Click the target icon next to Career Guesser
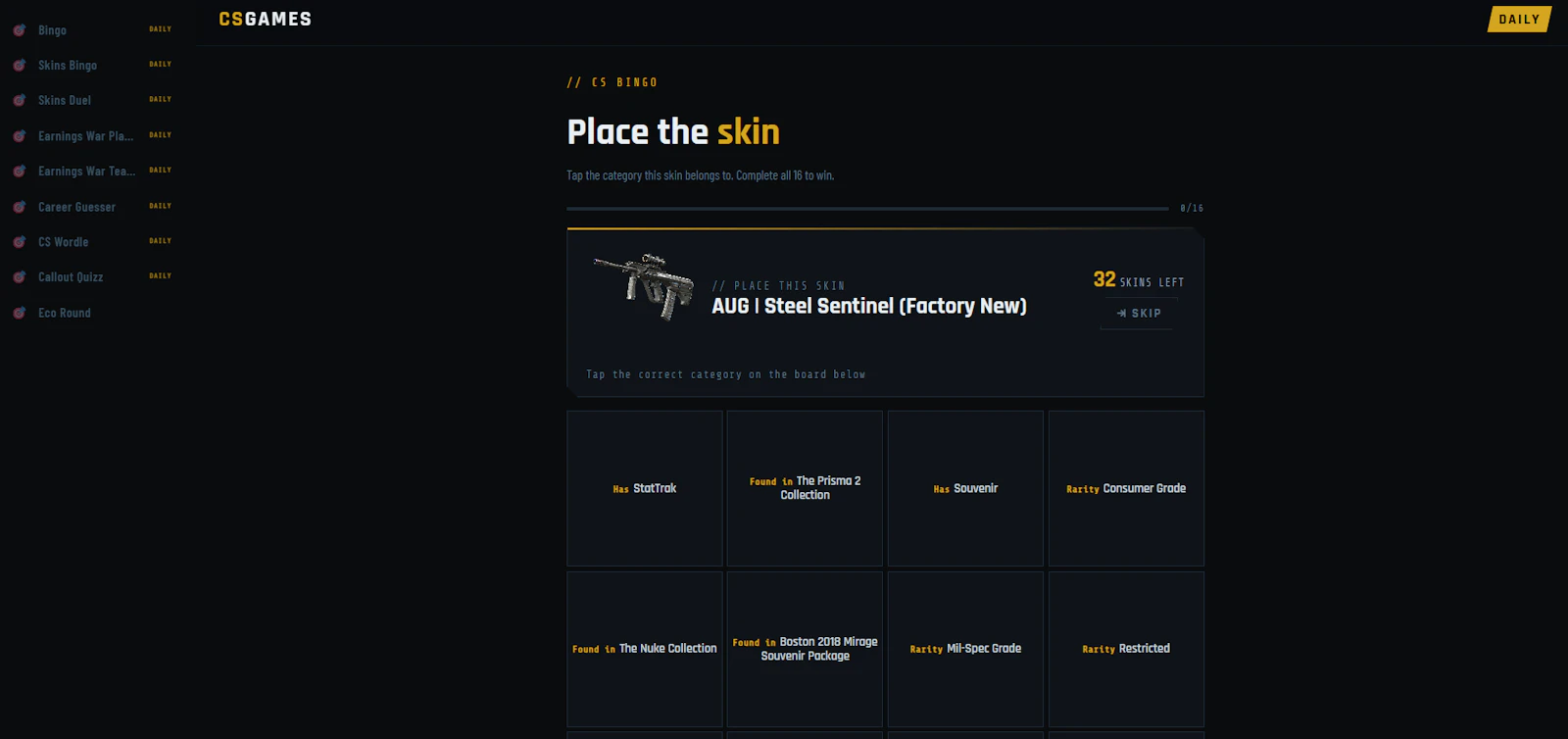This screenshot has height=739, width=1568. [x=18, y=206]
